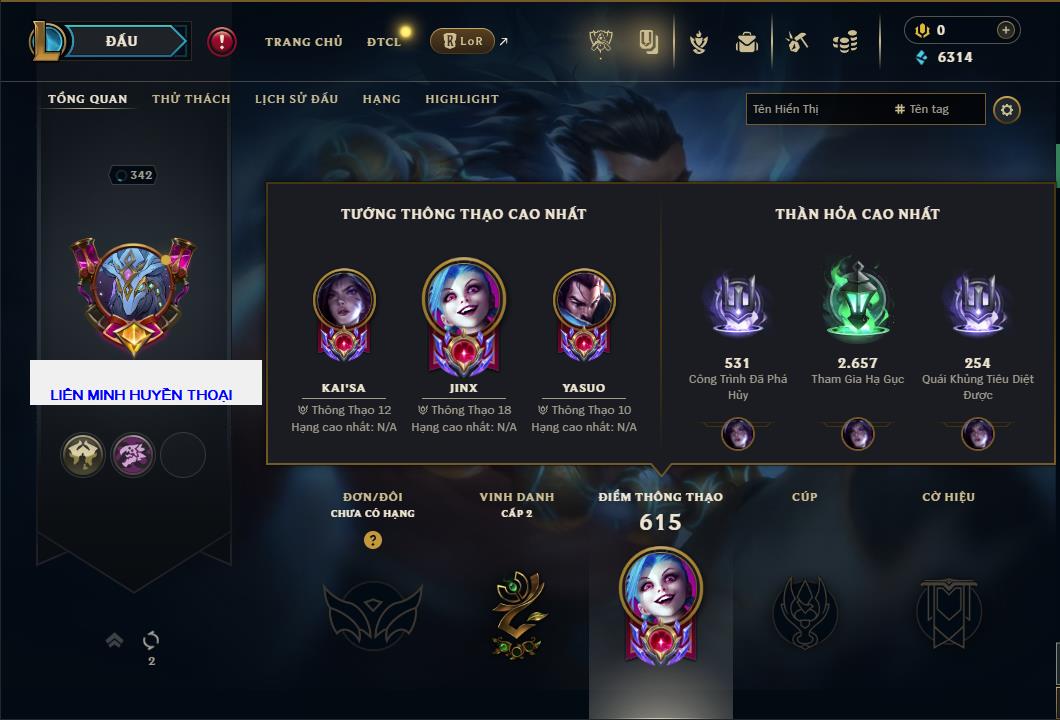Viewport: 1060px width, 720px height.
Task: Launch the LoR link button
Action: (x=463, y=41)
